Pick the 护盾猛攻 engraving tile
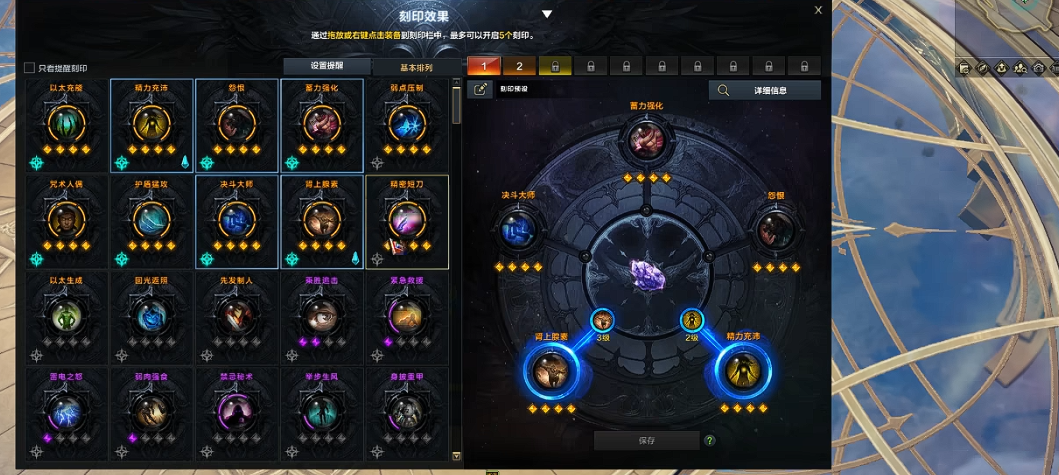This screenshot has height=475, width=1059. (x=153, y=220)
